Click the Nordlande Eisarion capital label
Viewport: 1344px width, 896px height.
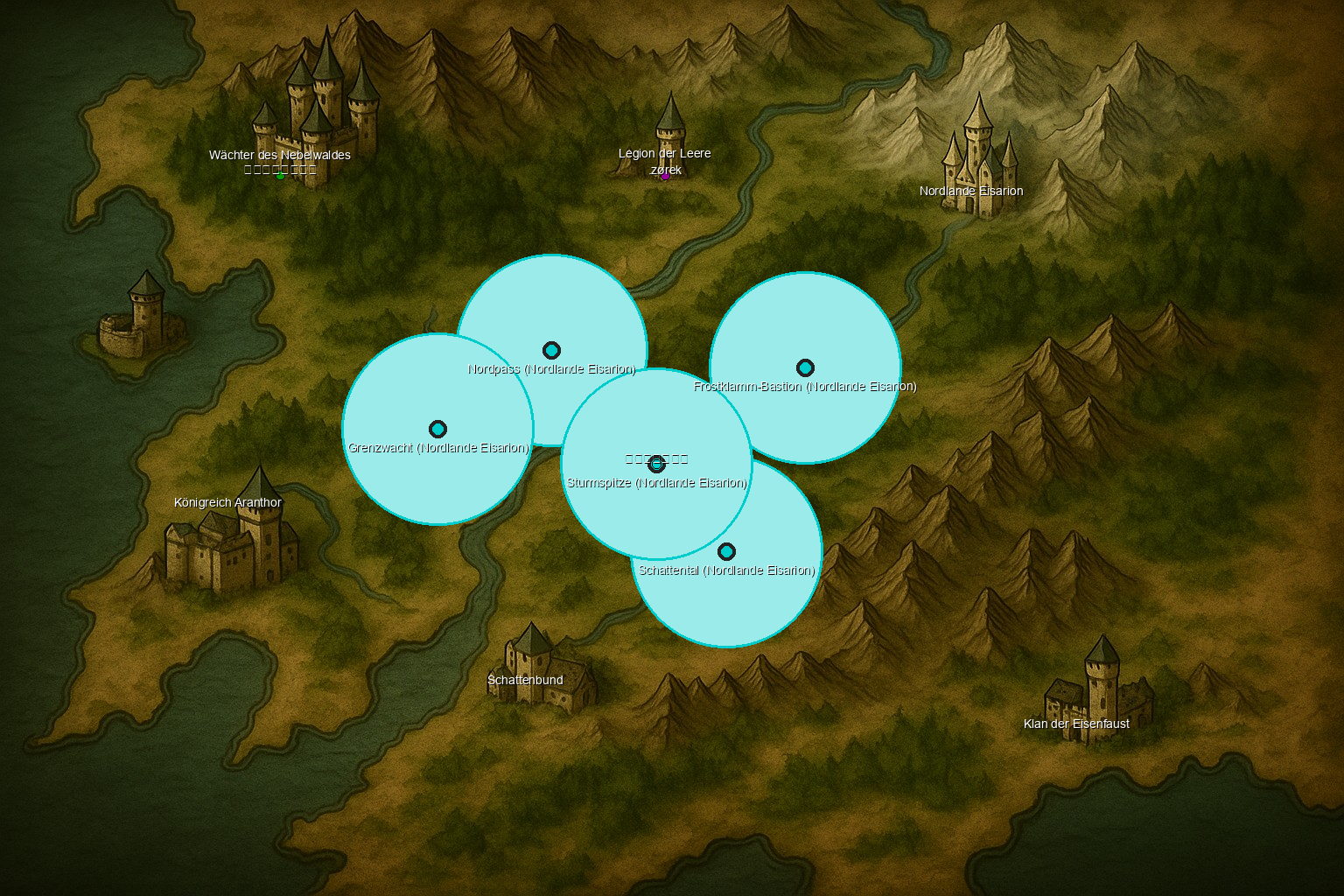[x=971, y=191]
